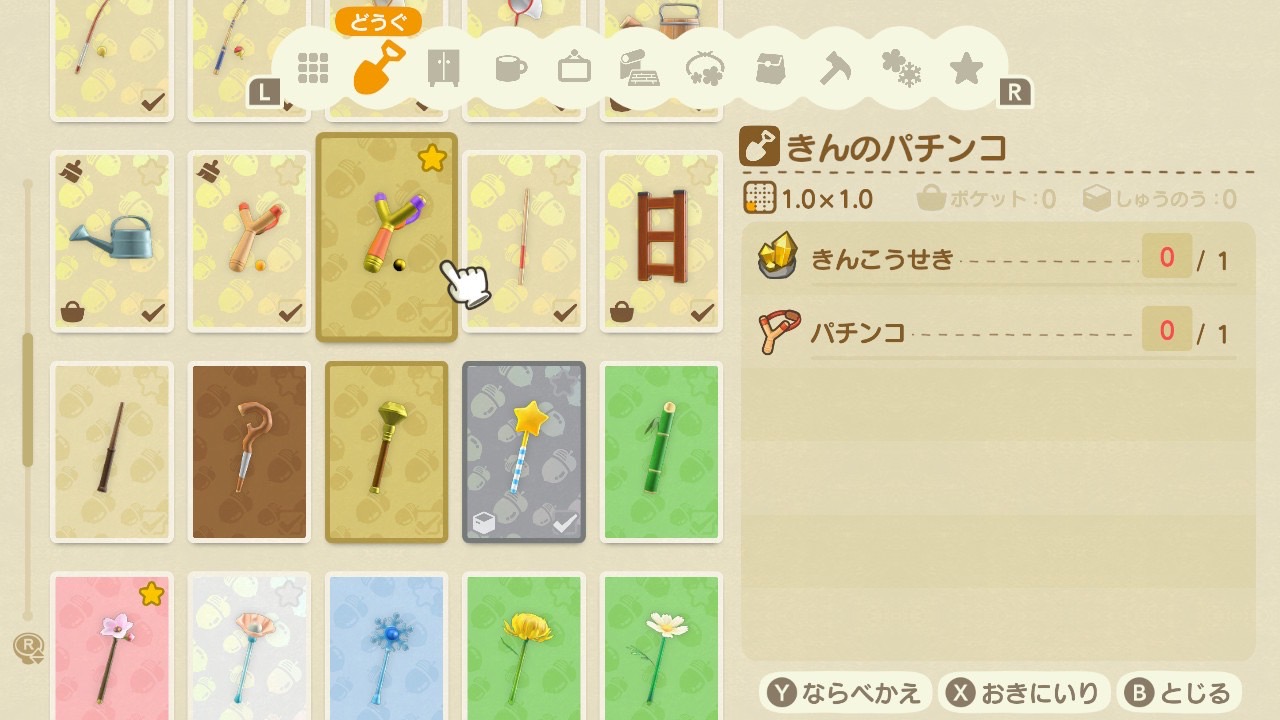Select the furniture category icon
This screenshot has height=720, width=1280.
(443, 67)
